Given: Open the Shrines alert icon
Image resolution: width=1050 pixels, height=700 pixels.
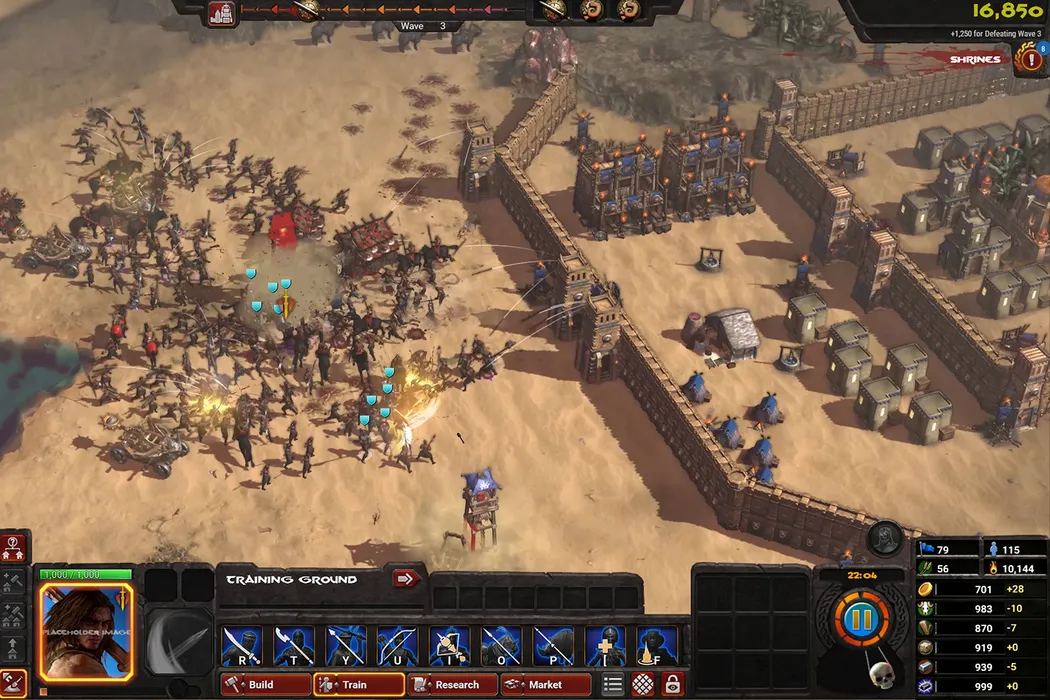Looking at the screenshot, I should (x=1027, y=59).
